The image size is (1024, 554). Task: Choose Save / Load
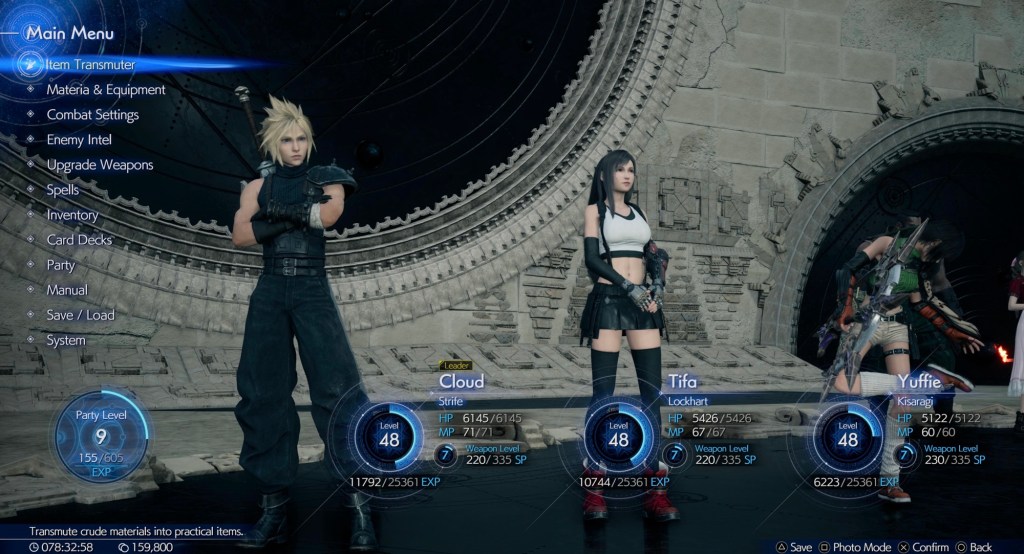[x=80, y=315]
